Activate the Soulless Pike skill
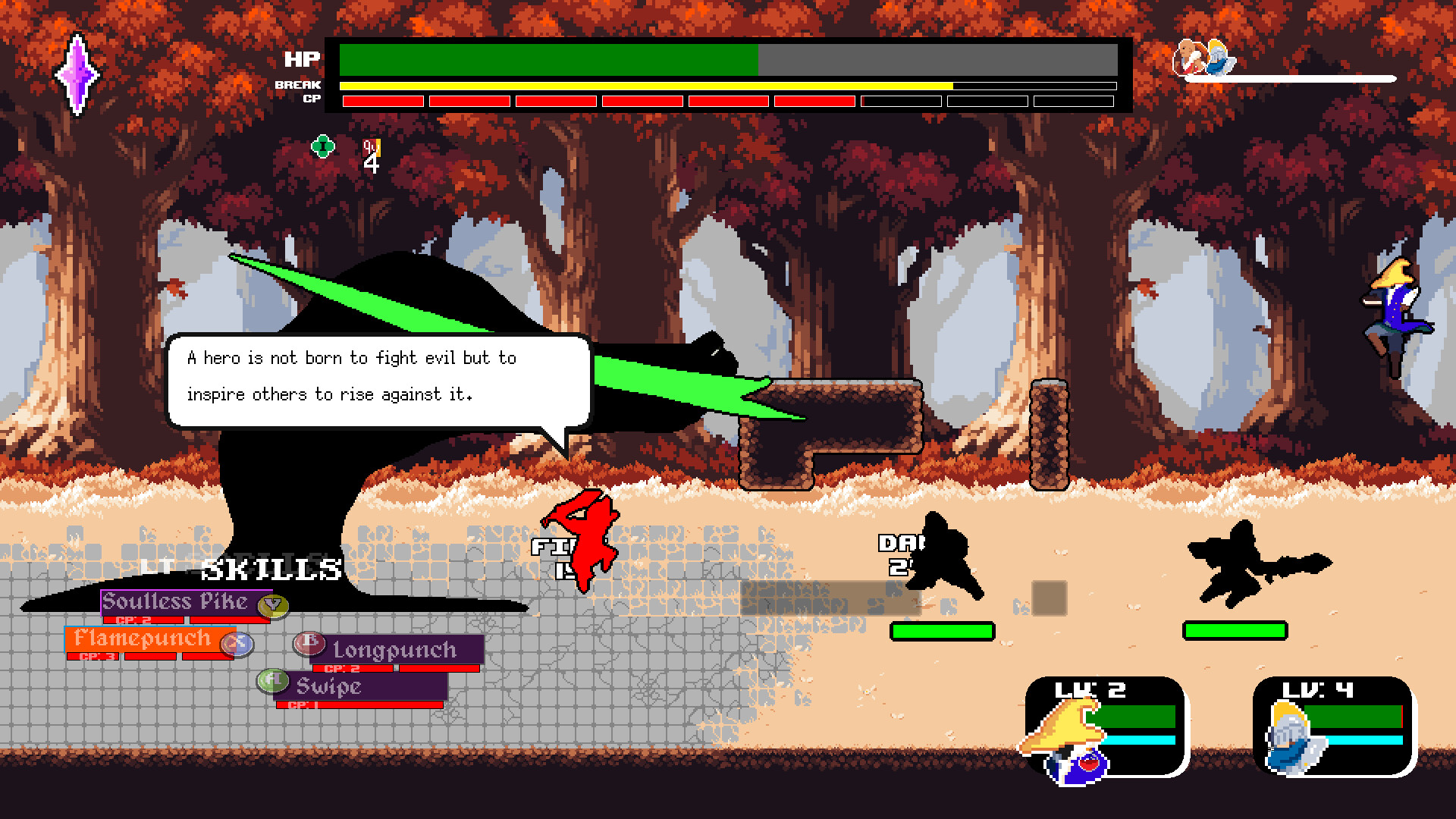Image resolution: width=1456 pixels, height=819 pixels. click(x=174, y=602)
